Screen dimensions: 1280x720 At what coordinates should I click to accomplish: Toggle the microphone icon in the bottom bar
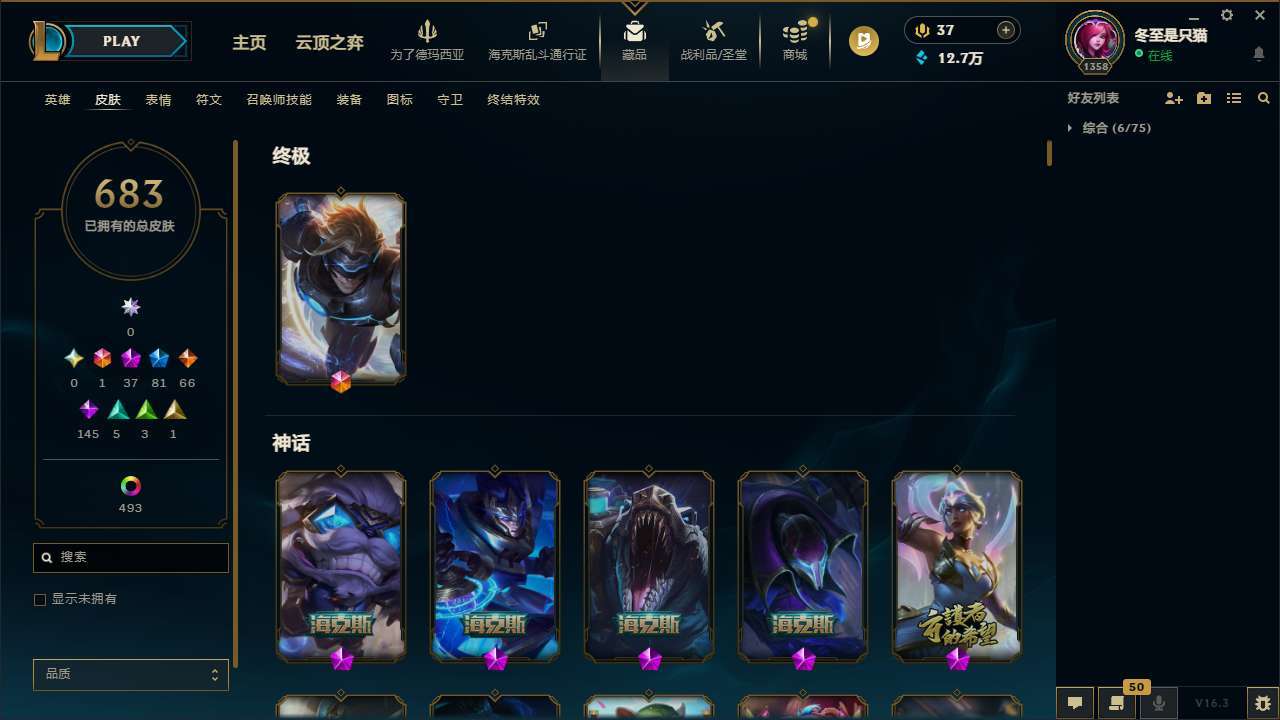pyautogui.click(x=1158, y=703)
